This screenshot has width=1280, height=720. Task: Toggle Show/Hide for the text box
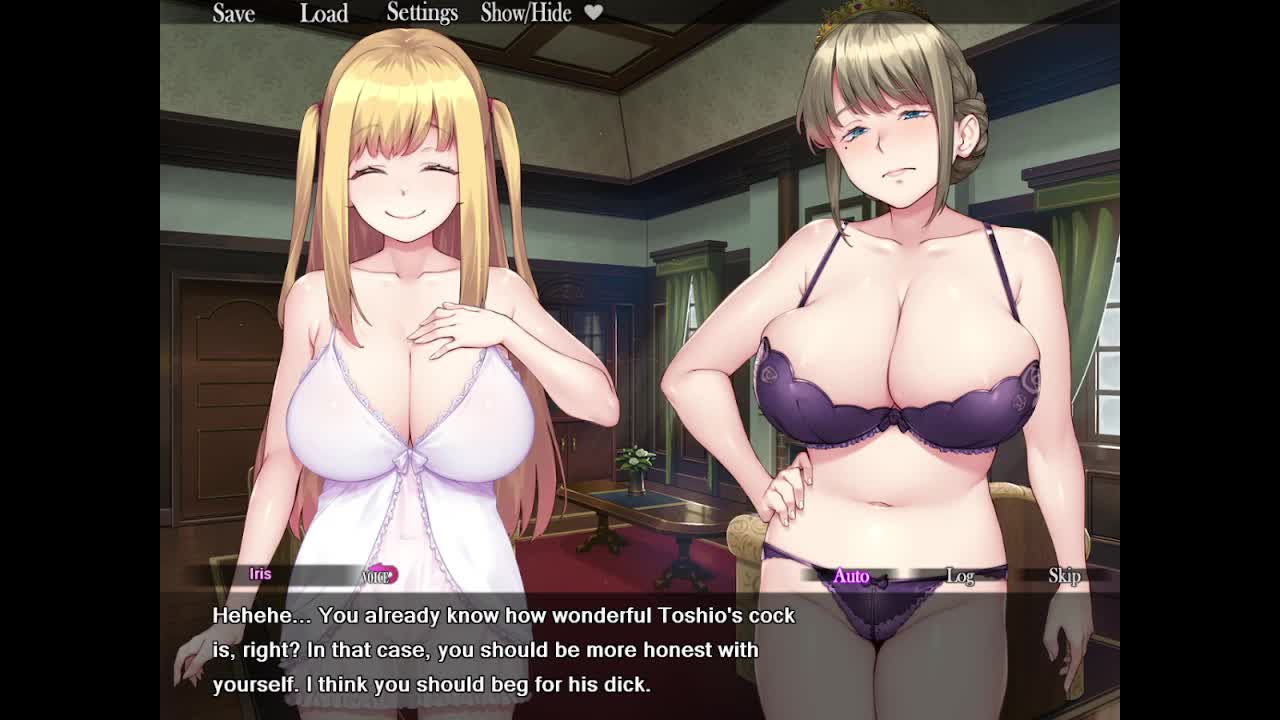click(x=526, y=13)
